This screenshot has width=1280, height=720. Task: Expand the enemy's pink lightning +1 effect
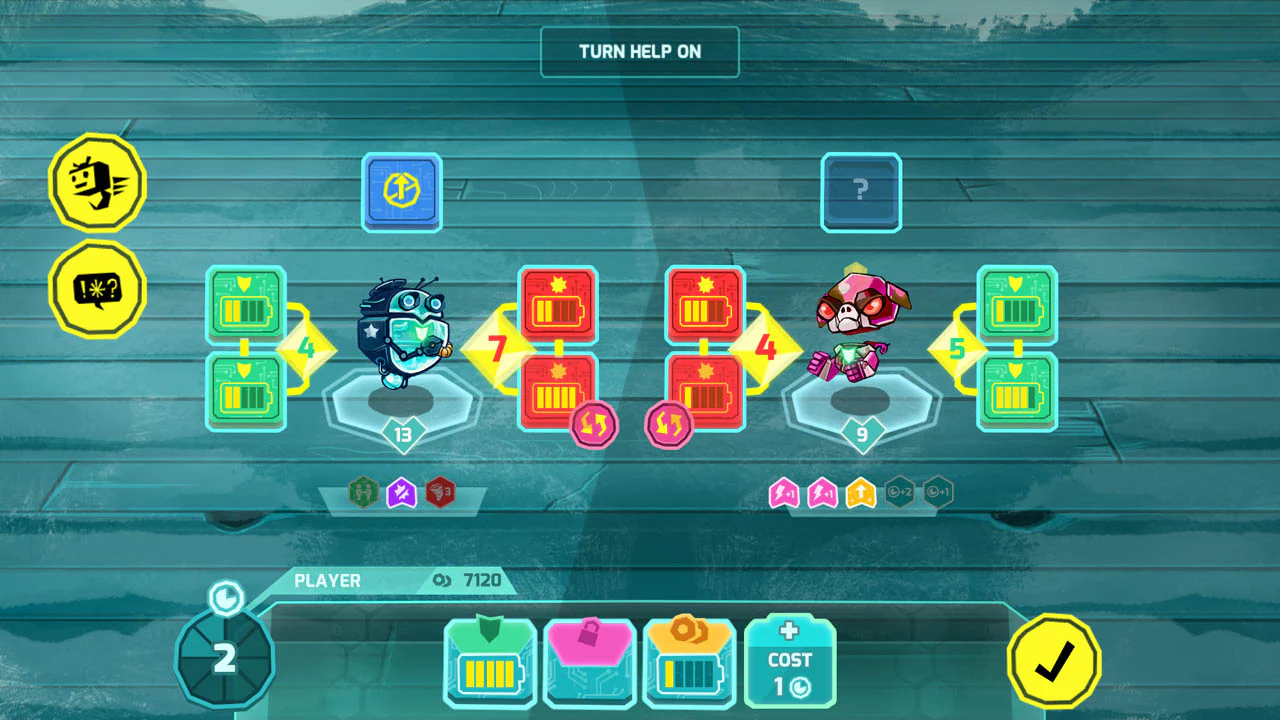783,492
